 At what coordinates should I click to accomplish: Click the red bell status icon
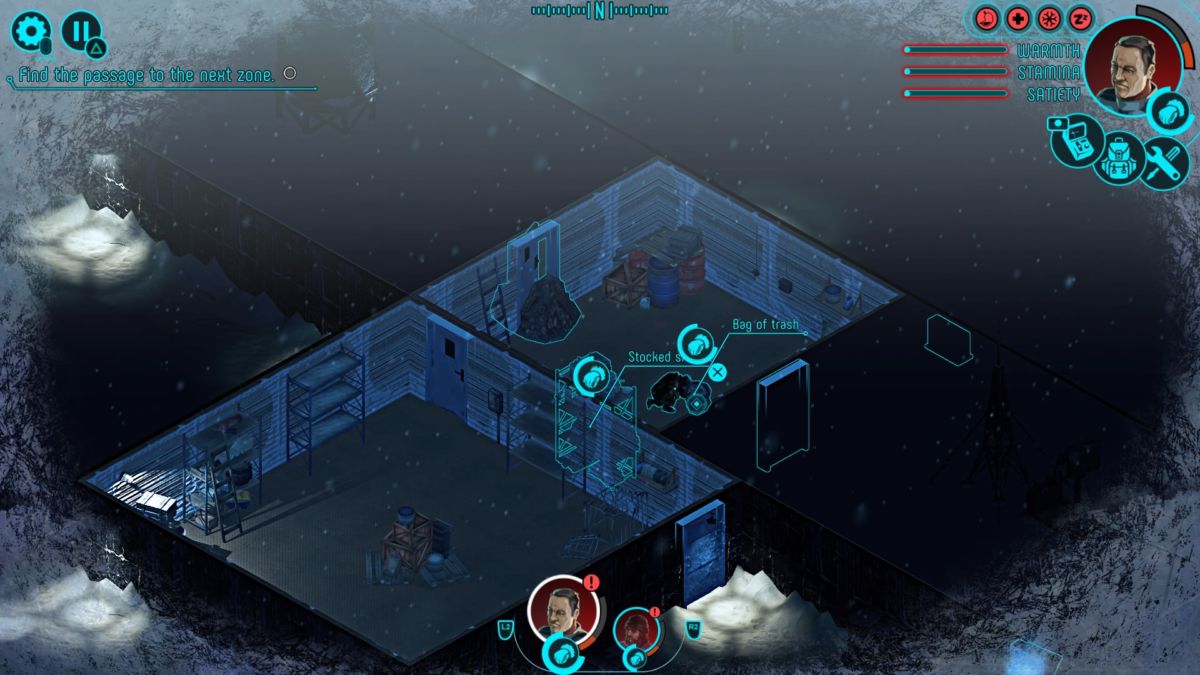point(988,18)
